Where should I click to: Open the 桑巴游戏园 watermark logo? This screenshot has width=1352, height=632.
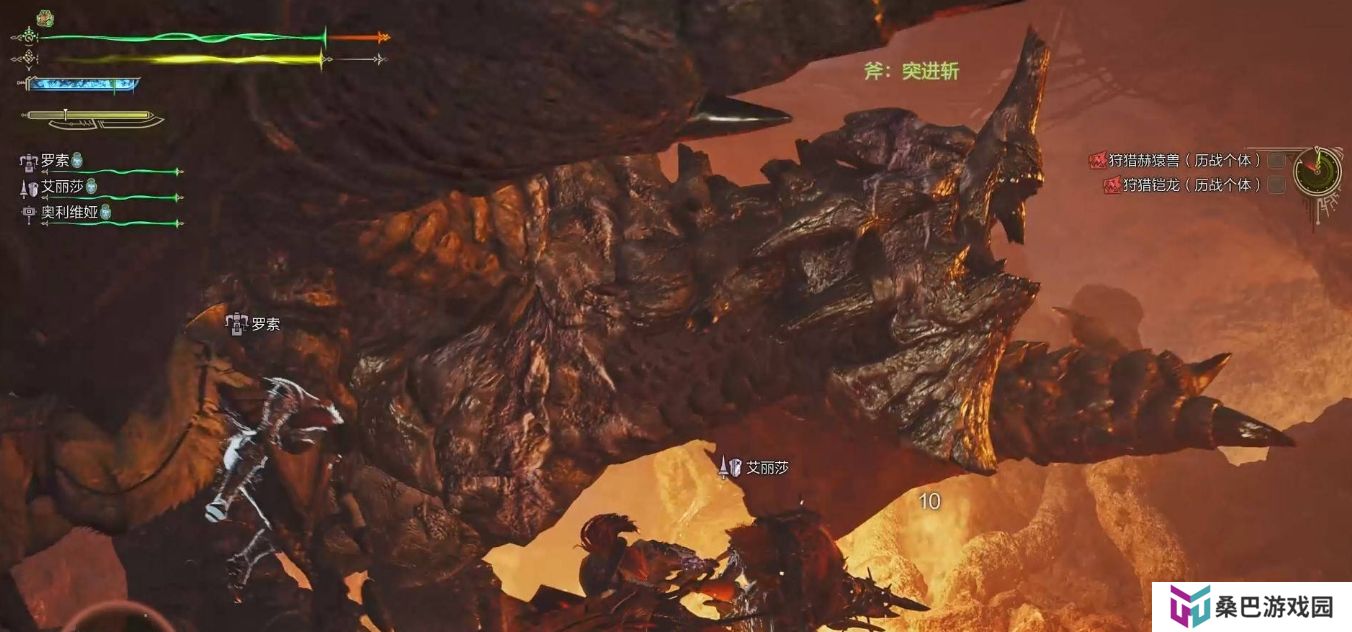[1251, 607]
